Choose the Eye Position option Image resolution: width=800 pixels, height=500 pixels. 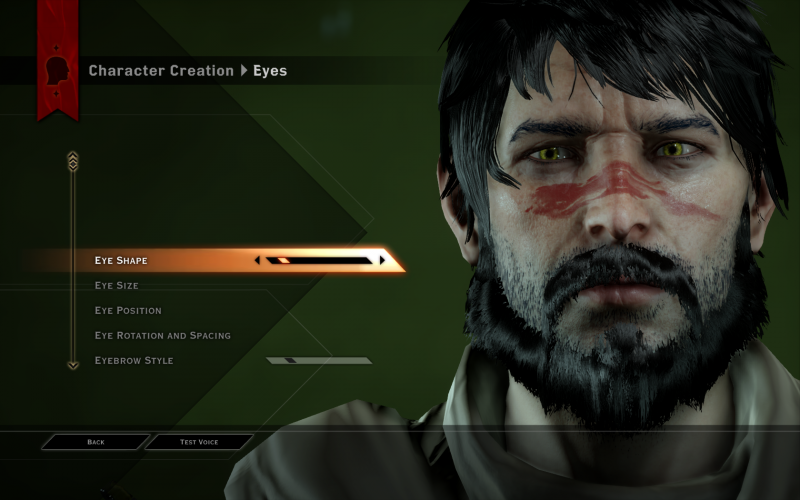point(128,311)
